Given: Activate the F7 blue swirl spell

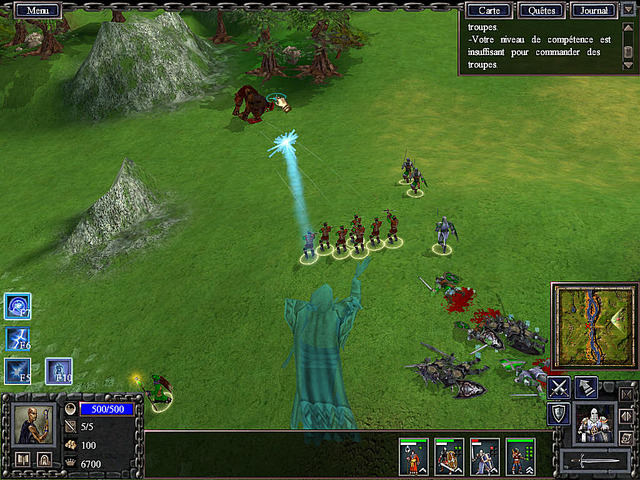Looking at the screenshot, I should point(17,306).
